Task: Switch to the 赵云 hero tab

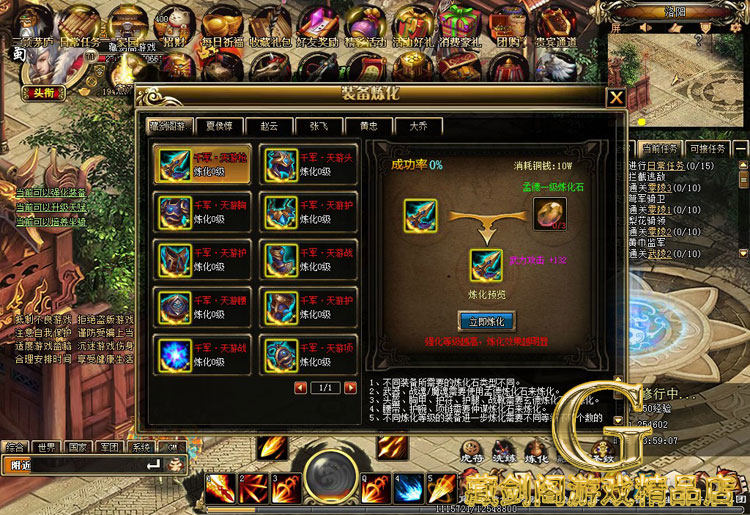Action: click(269, 126)
